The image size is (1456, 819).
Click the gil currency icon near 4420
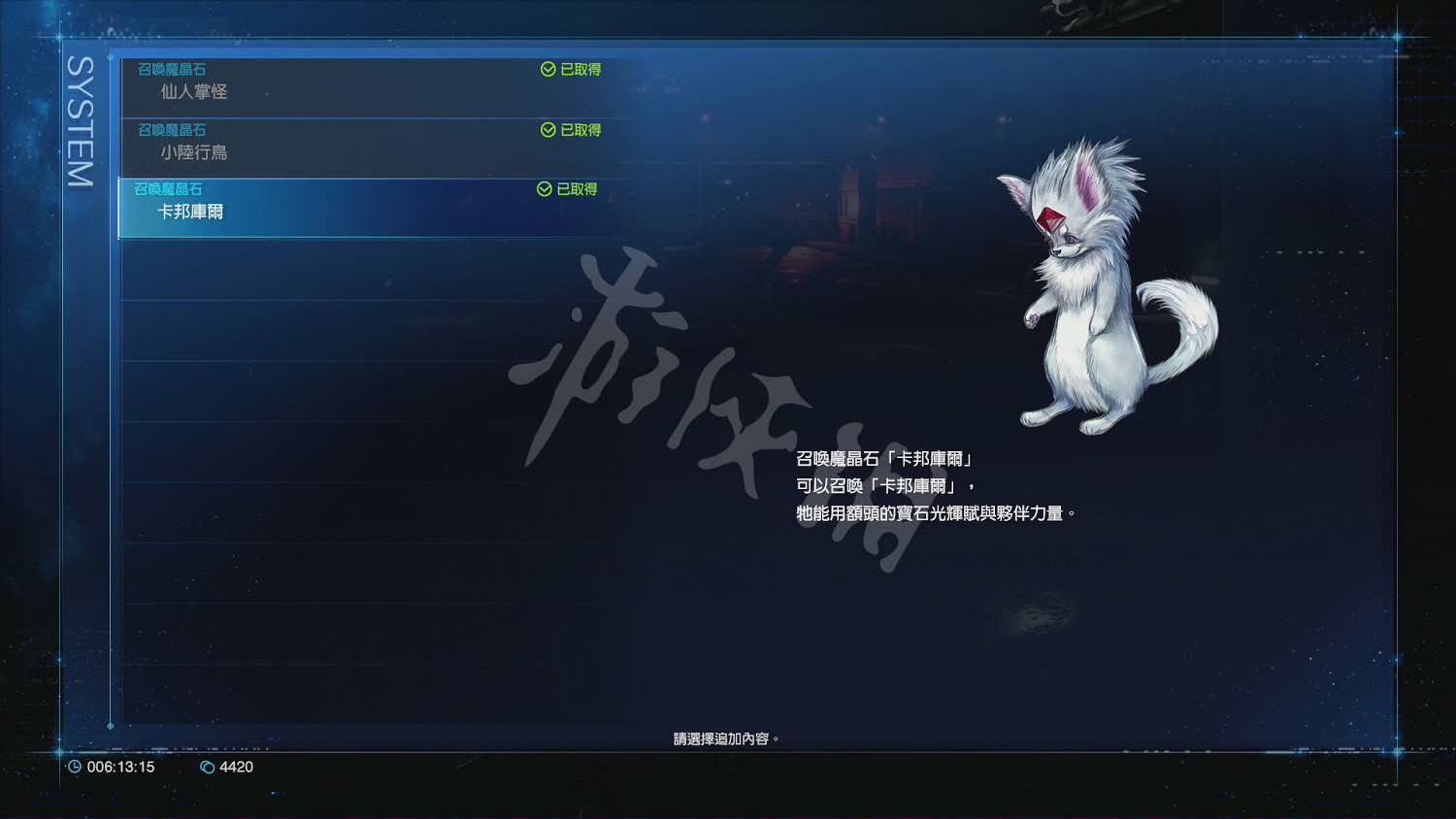pos(207,767)
